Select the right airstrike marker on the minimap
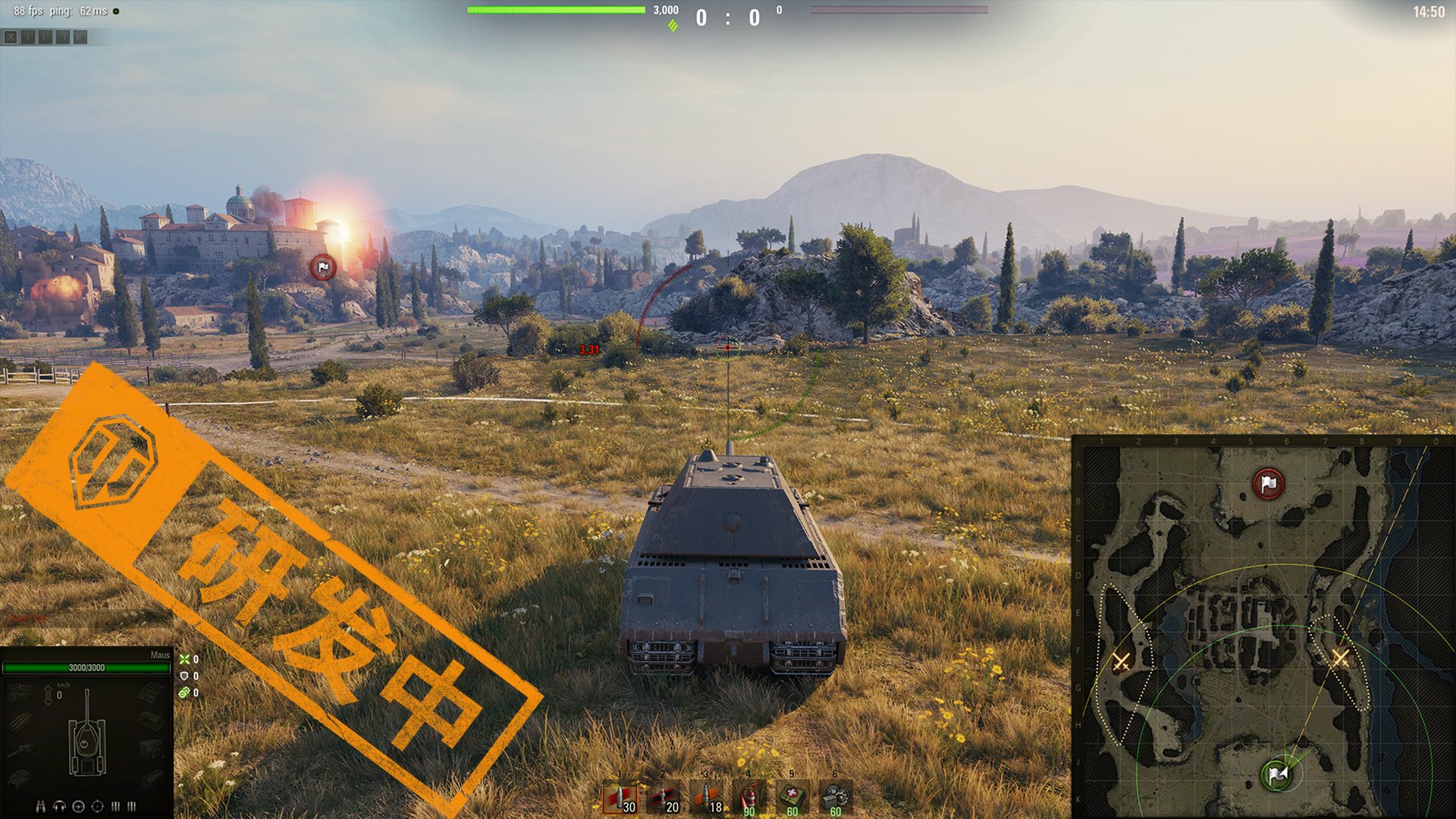 pyautogui.click(x=1340, y=657)
